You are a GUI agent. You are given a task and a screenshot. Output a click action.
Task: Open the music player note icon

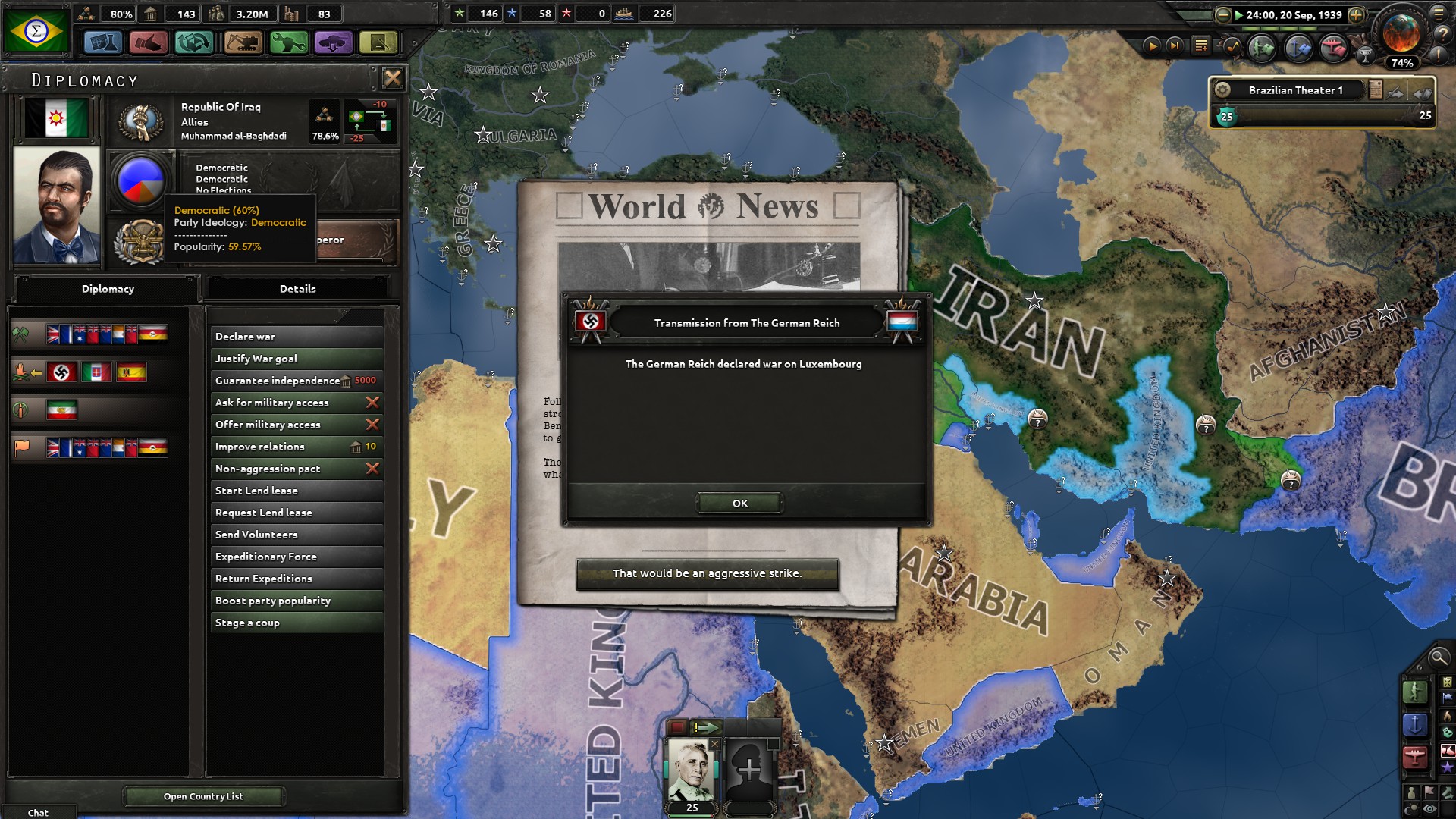click(x=1232, y=47)
